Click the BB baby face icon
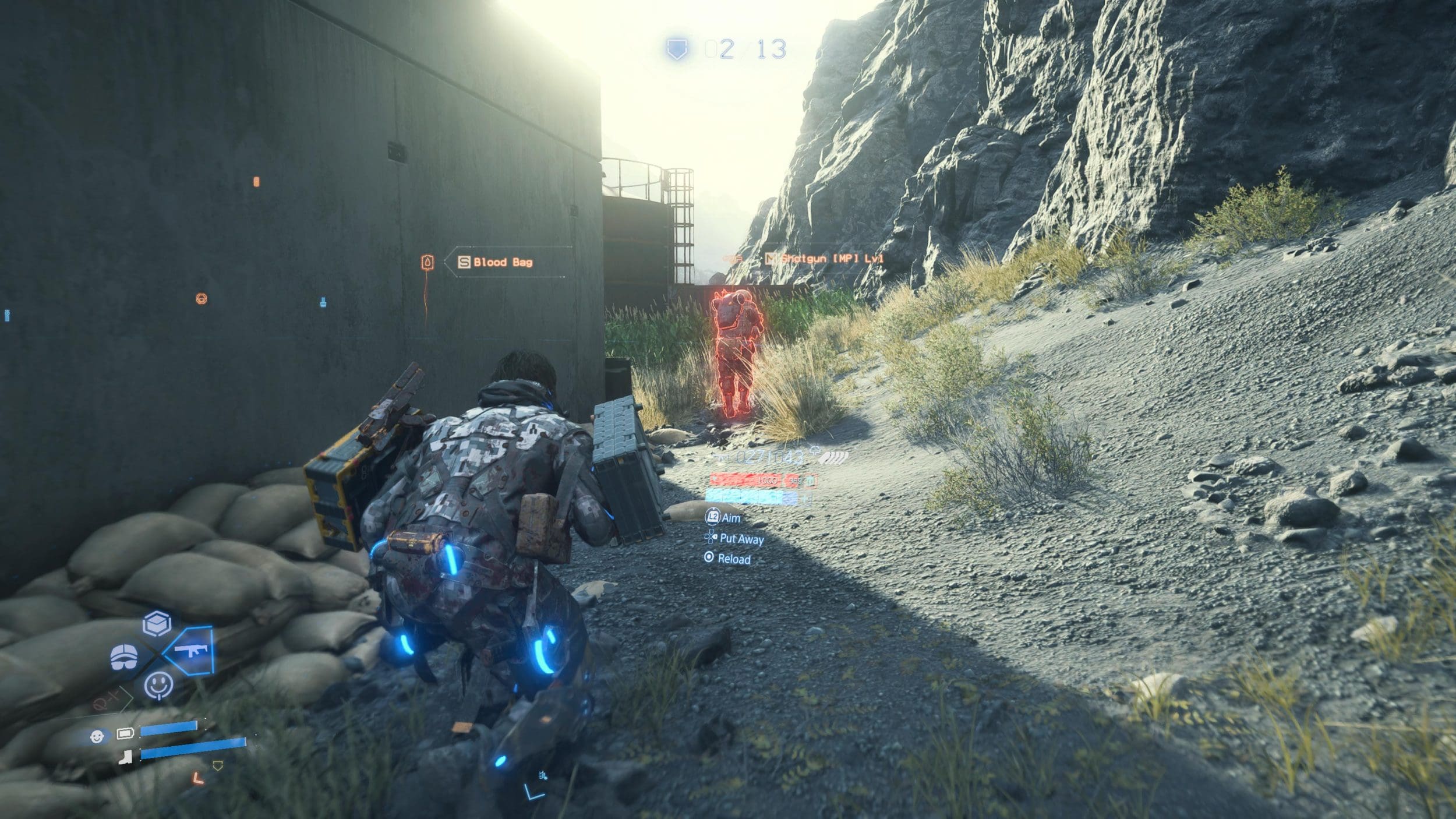Viewport: 1456px width, 819px height. (x=97, y=736)
